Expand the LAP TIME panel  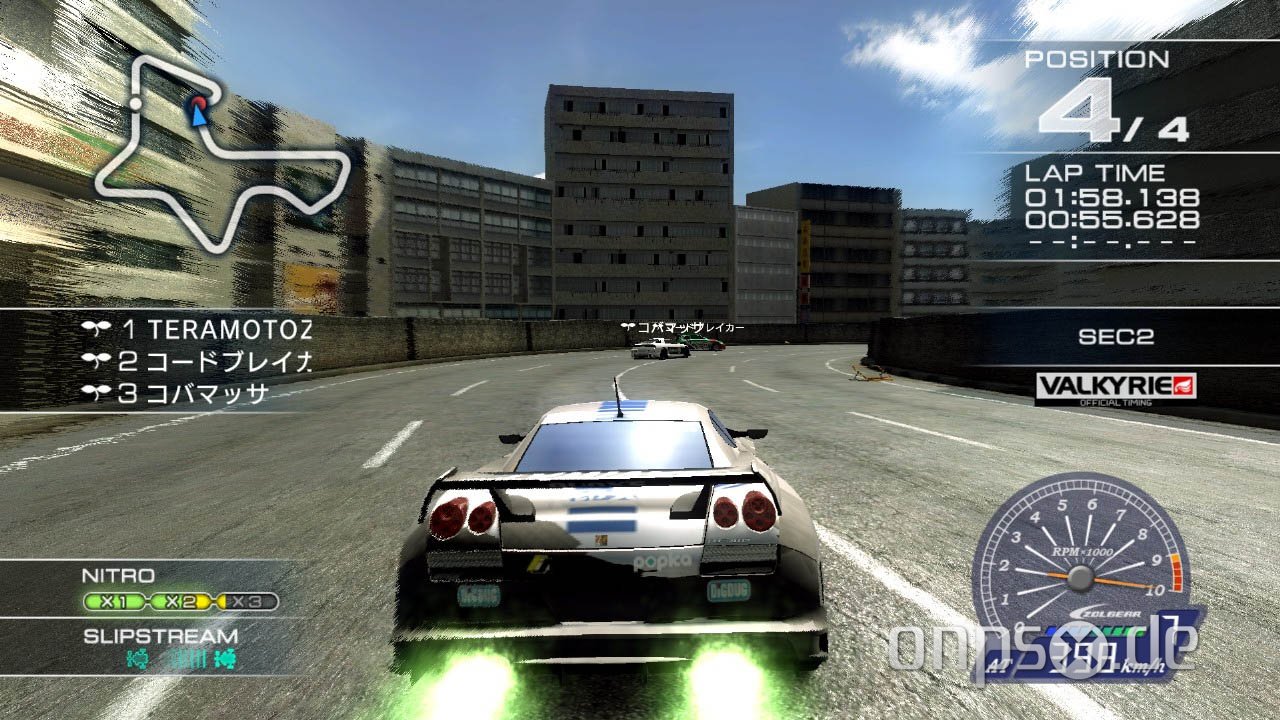pos(1095,171)
